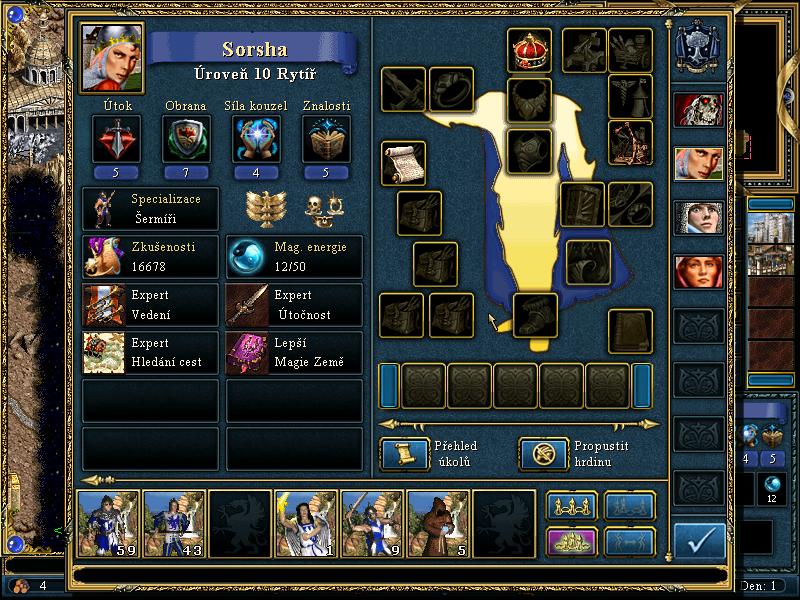Click the Propustit hrdinu dismiss button

(543, 454)
